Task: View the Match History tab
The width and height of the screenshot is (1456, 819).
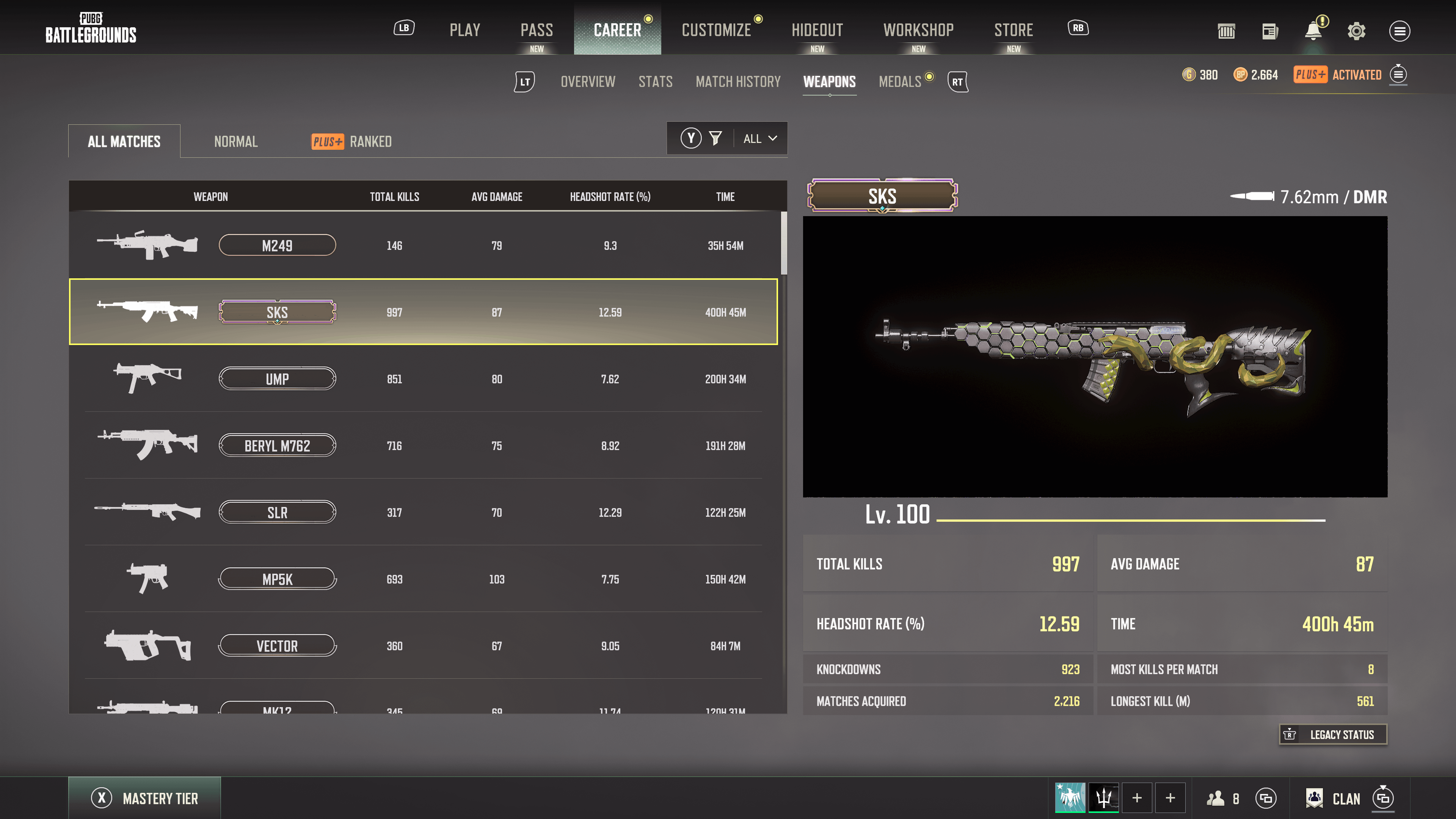Action: (x=737, y=82)
